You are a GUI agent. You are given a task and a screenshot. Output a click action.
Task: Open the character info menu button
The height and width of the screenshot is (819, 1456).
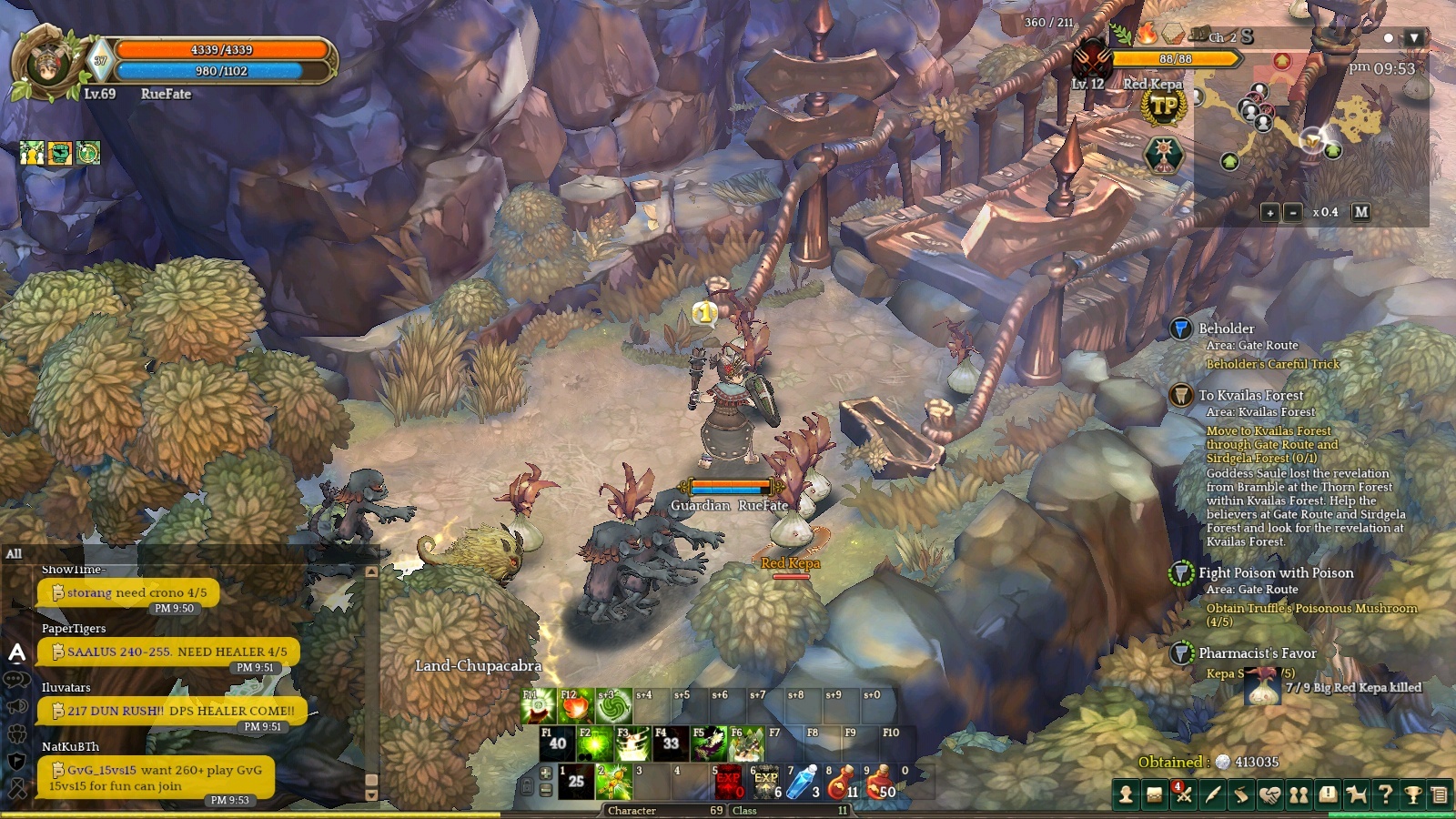point(1126,794)
